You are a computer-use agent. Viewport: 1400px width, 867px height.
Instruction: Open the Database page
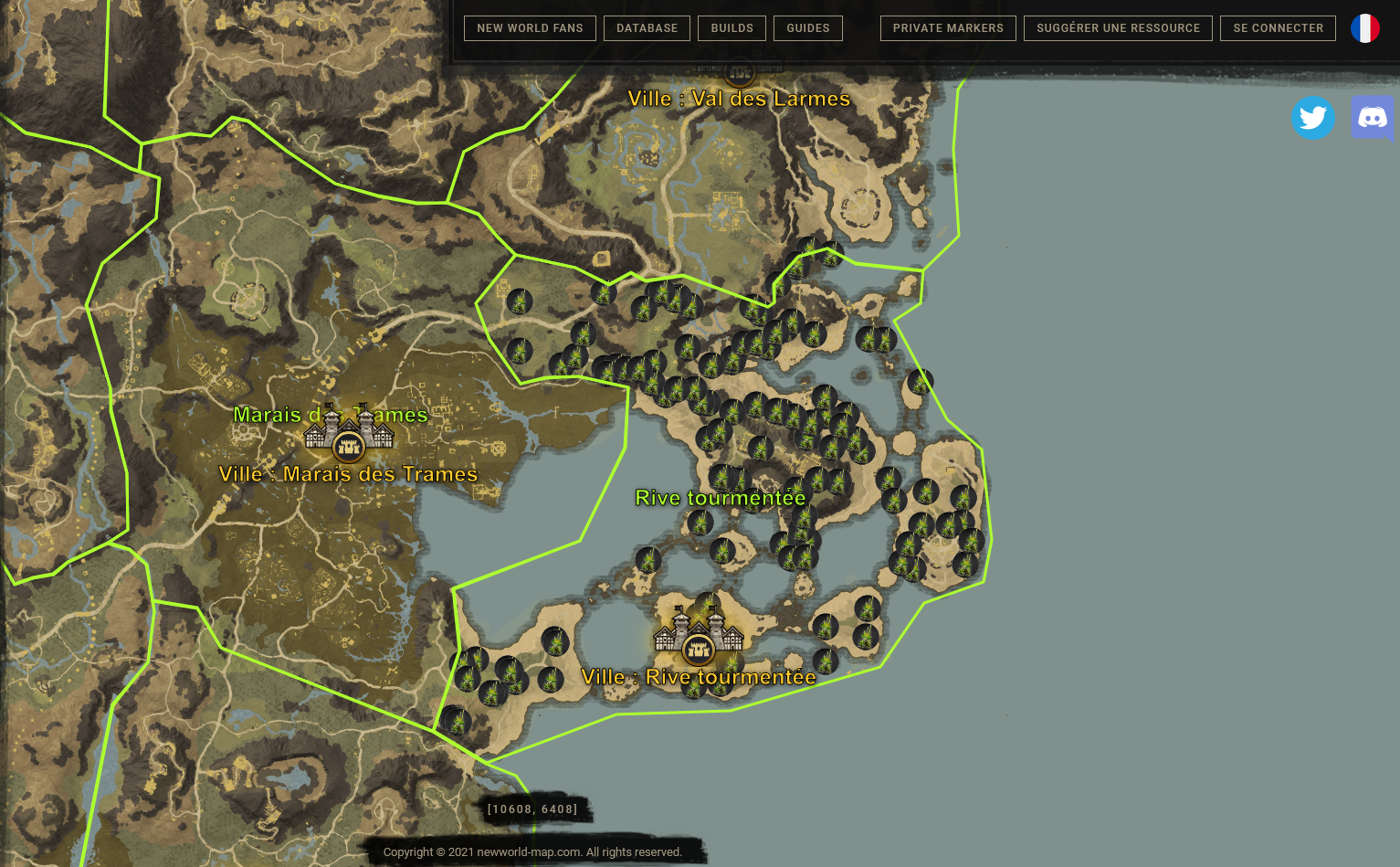click(647, 28)
